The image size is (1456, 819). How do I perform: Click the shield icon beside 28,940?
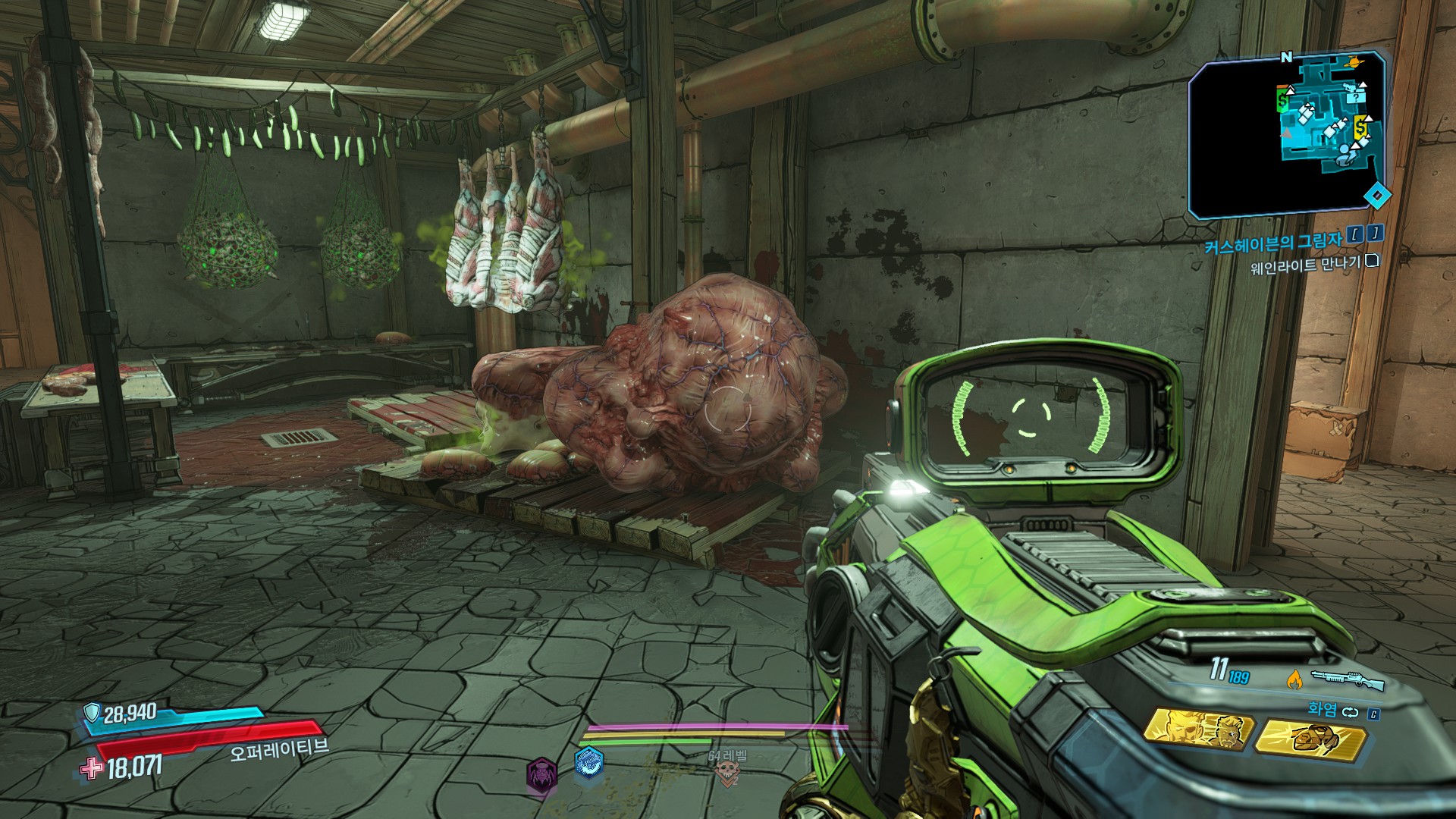91,711
